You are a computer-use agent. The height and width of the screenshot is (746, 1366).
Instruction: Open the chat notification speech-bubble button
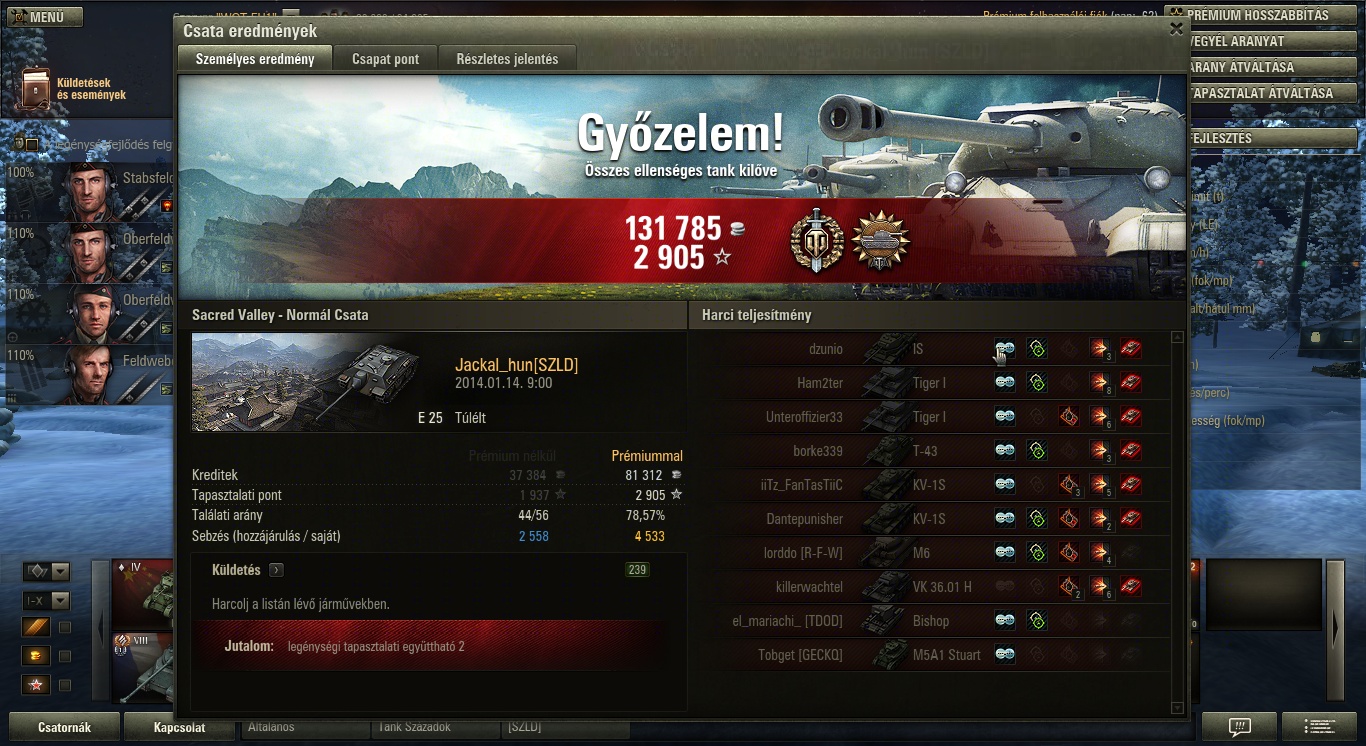1239,726
